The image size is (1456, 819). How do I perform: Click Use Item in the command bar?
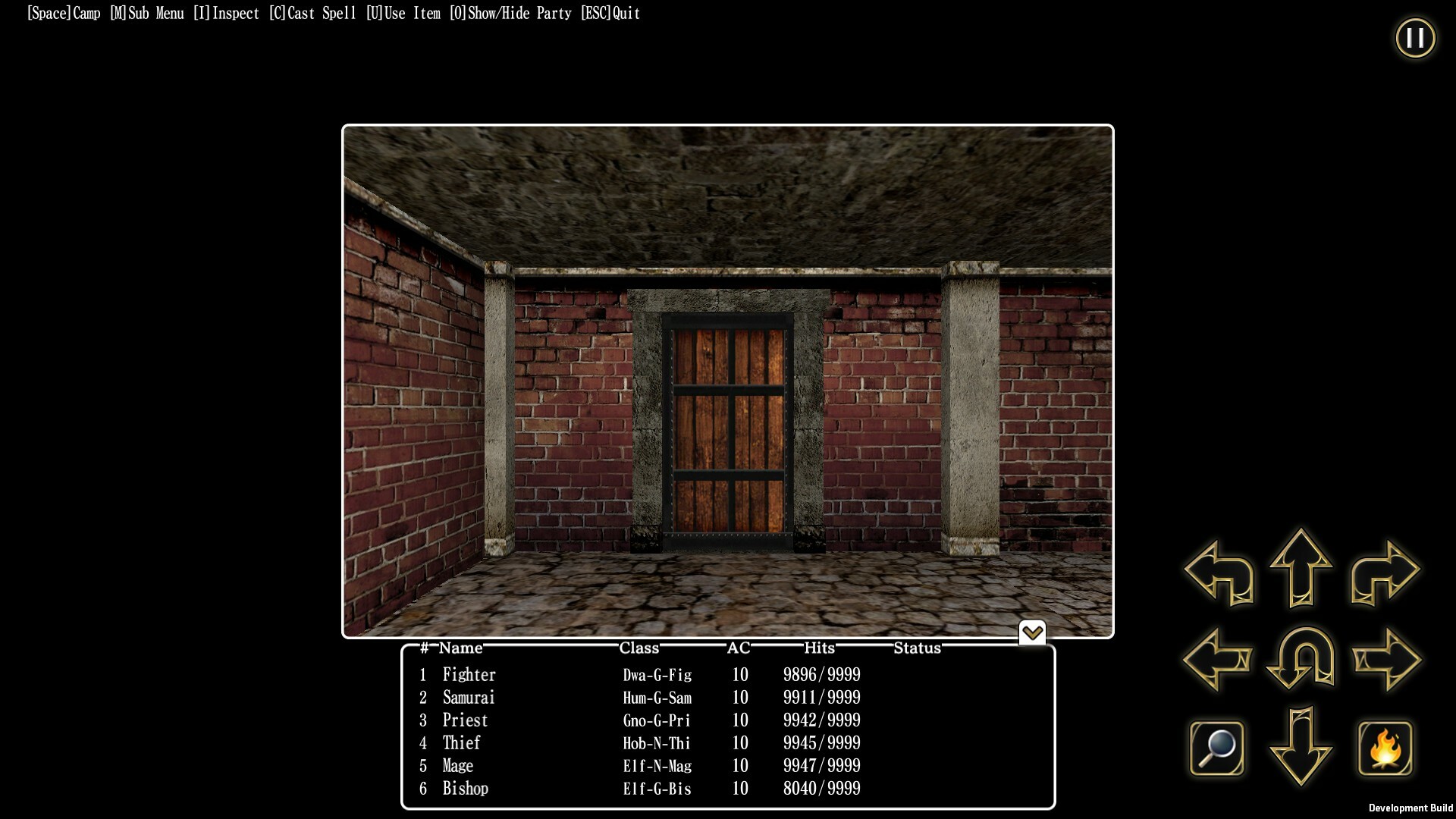pyautogui.click(x=403, y=13)
